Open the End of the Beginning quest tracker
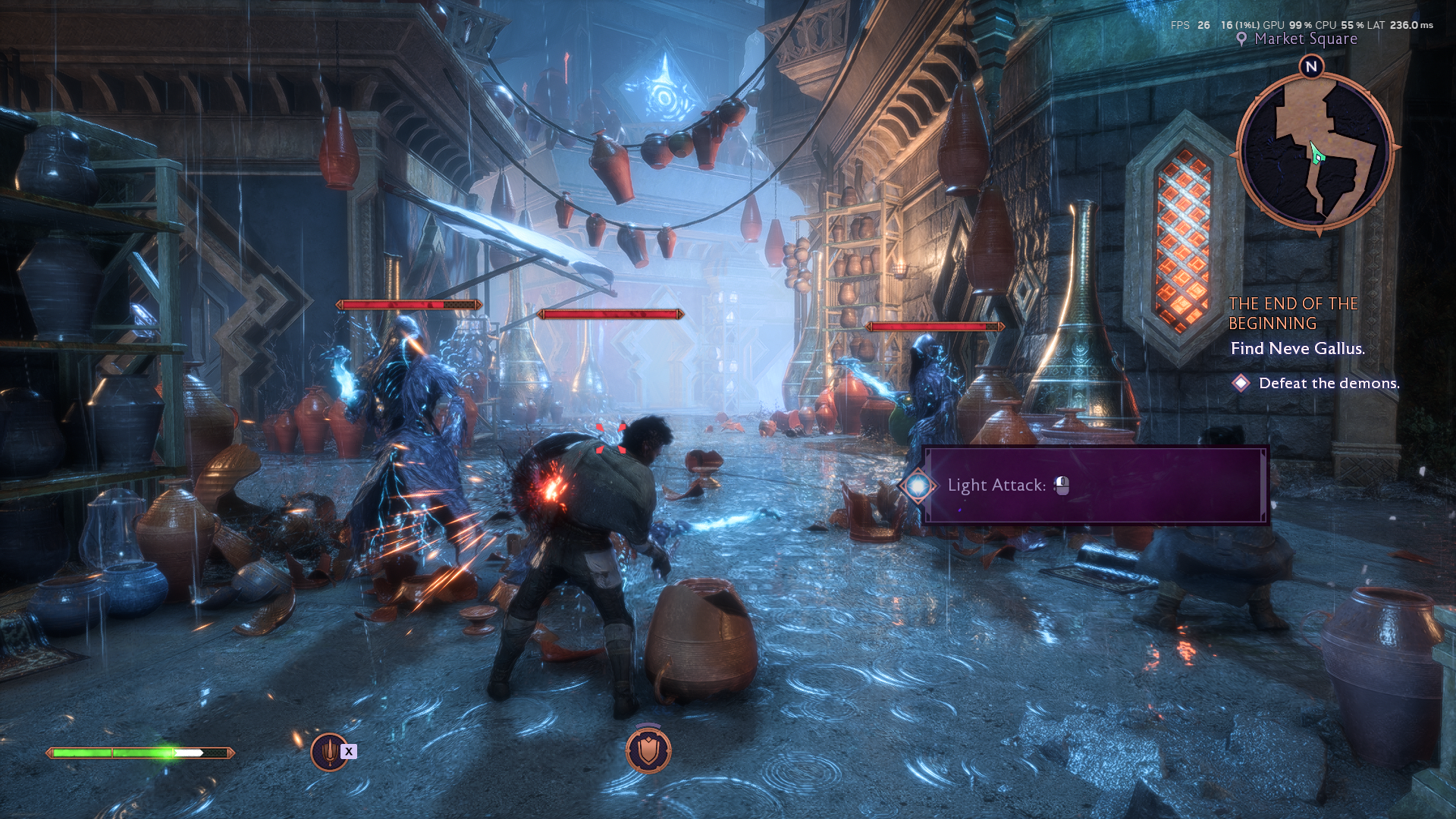The width and height of the screenshot is (1456, 819). click(x=1293, y=313)
